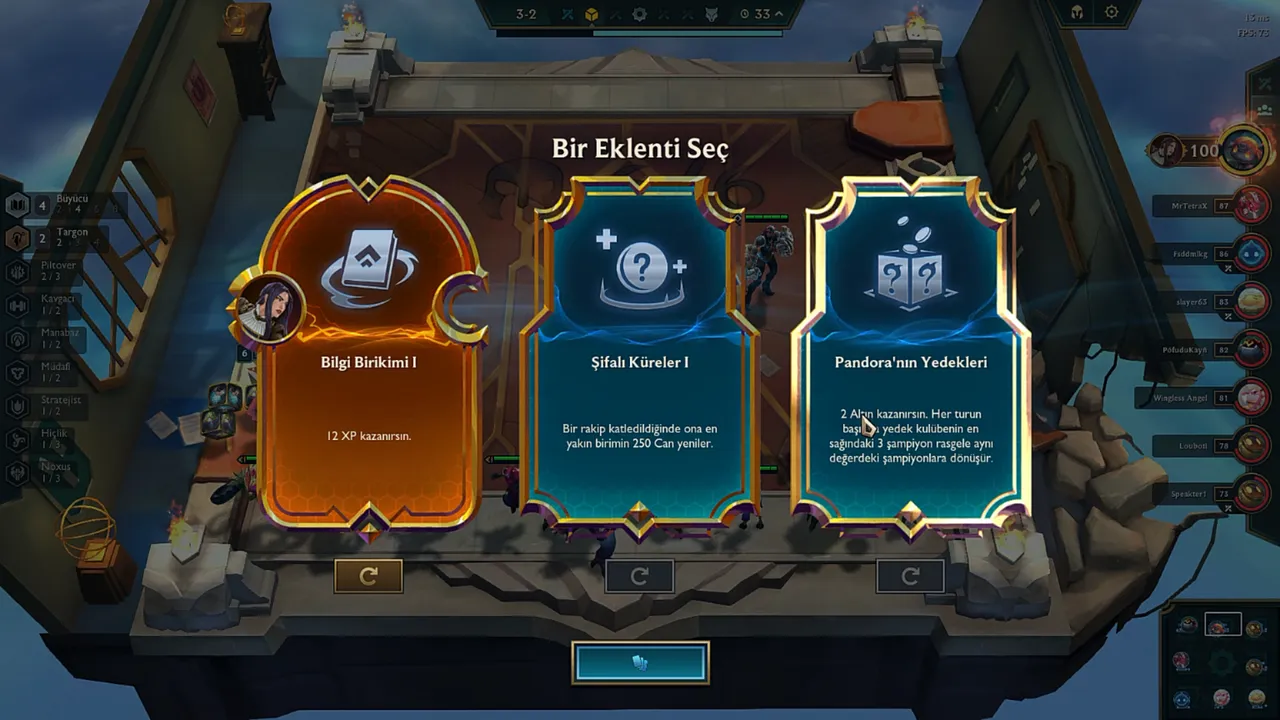View Loubon's board from the player list
The height and width of the screenshot is (720, 1280).
tap(1251, 445)
